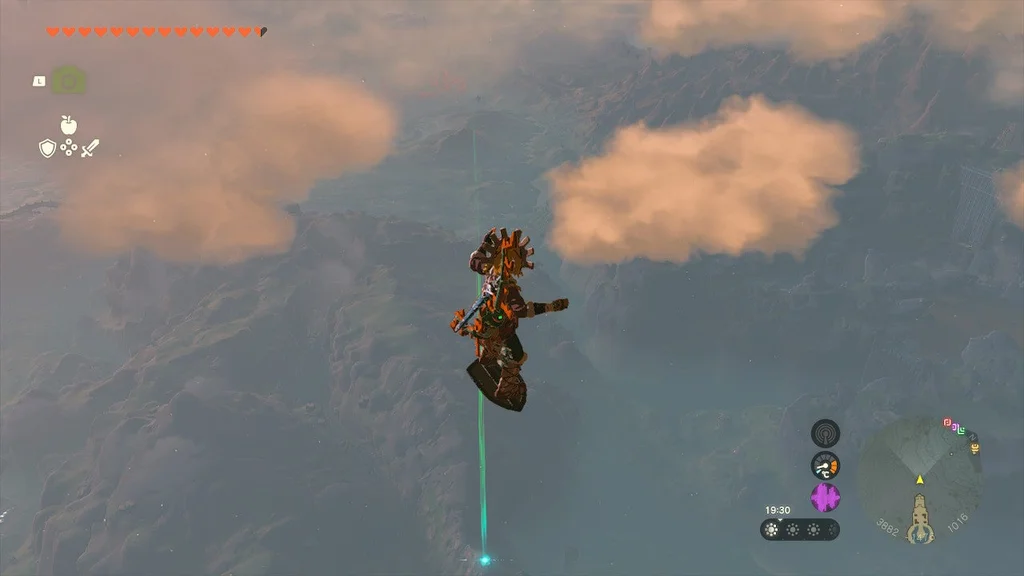Image resolution: width=1024 pixels, height=576 pixels.
Task: Open the sword weapon quick-select
Action: tap(90, 149)
